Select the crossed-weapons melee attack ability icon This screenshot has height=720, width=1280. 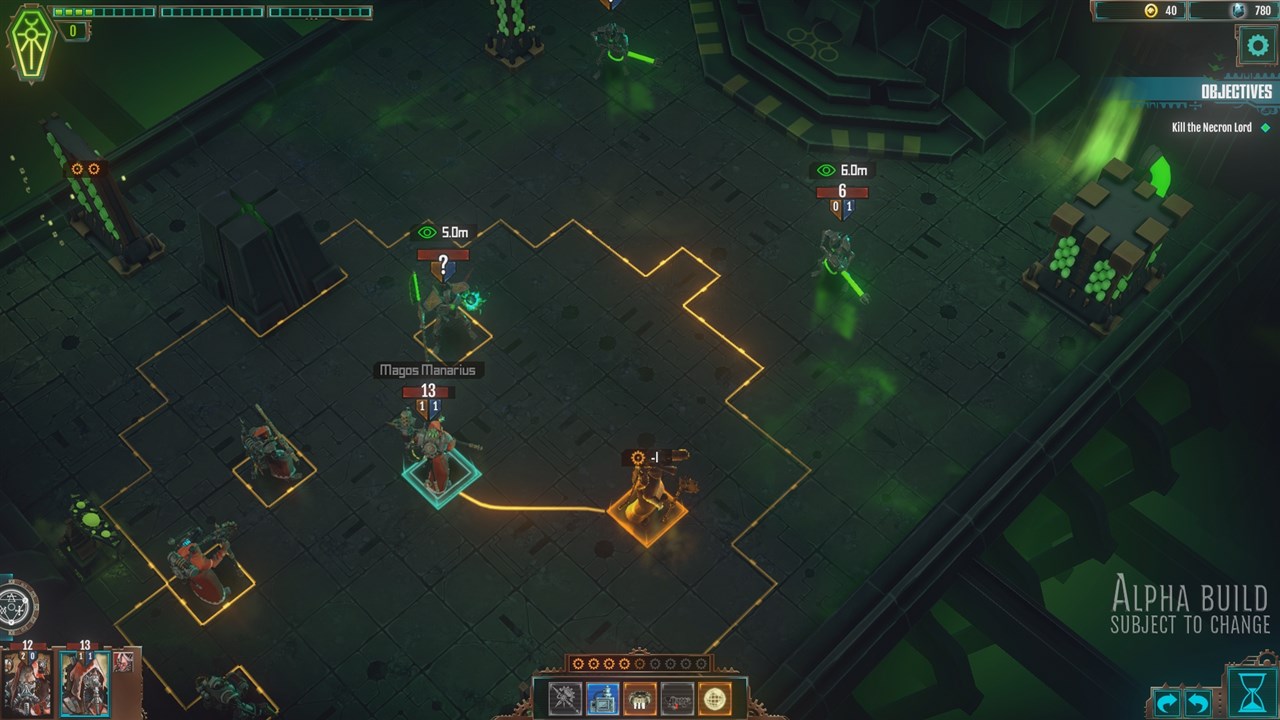563,697
